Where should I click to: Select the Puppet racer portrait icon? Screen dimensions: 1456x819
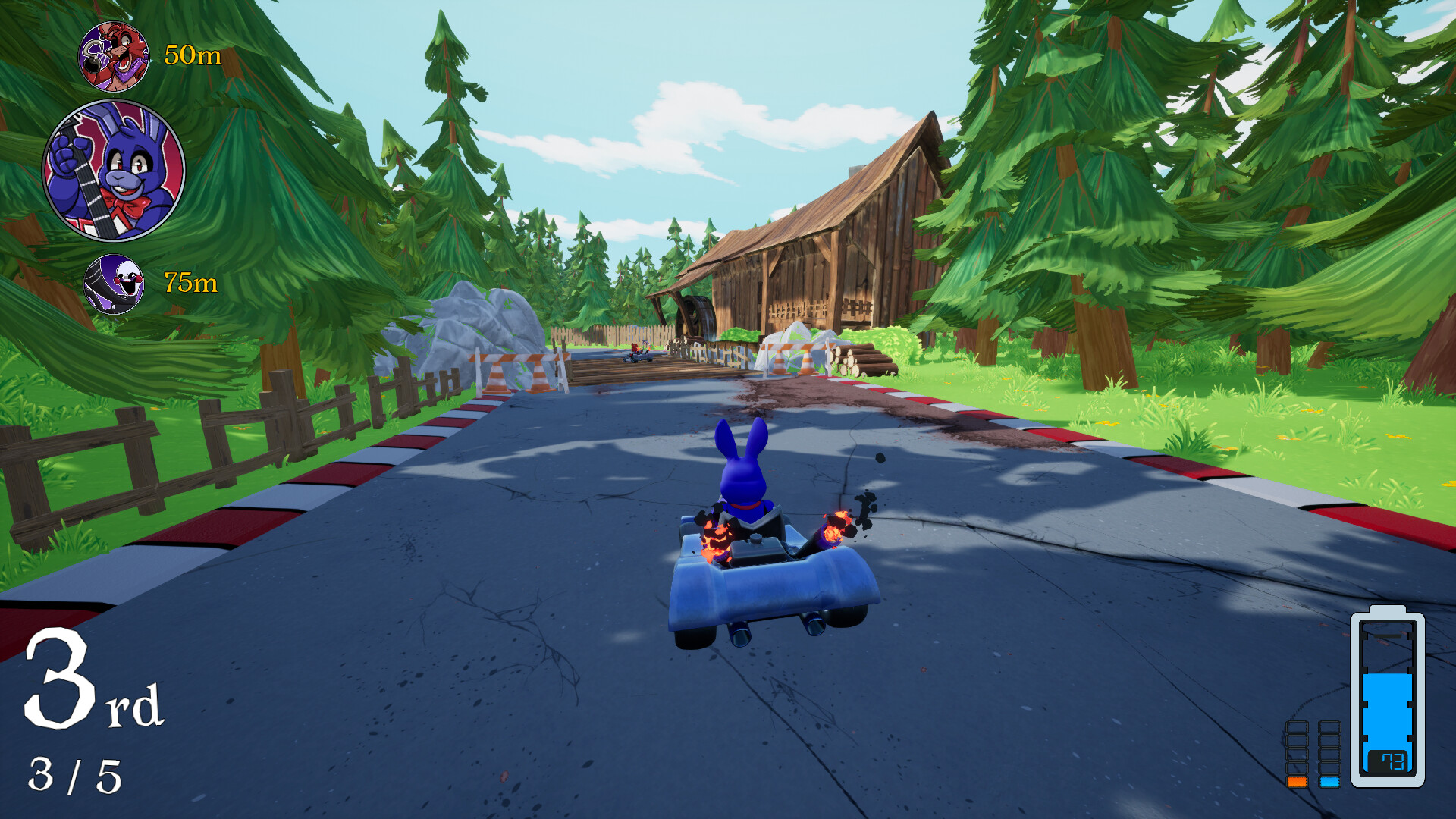click(115, 284)
